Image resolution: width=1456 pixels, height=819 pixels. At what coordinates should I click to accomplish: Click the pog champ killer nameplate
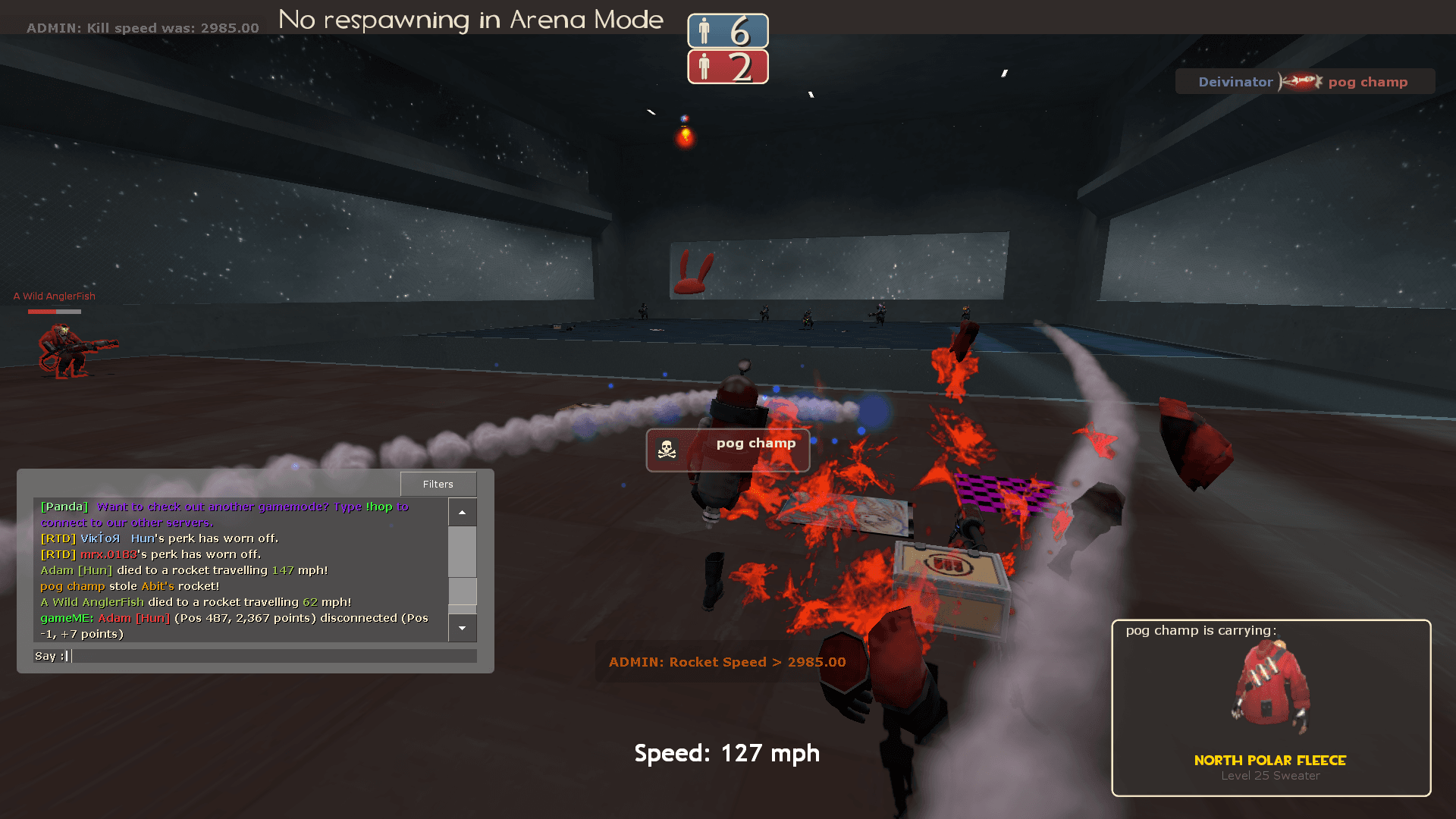(x=728, y=450)
